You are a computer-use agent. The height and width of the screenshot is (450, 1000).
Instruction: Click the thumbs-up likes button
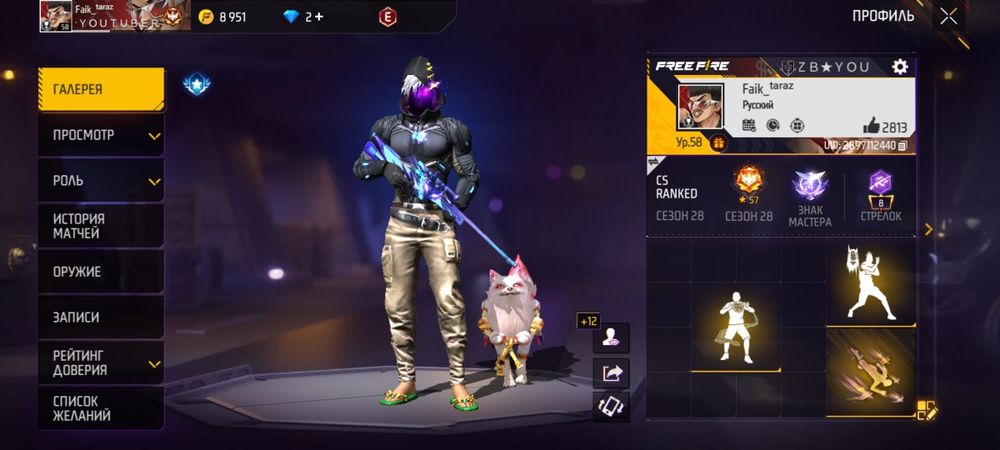coord(872,126)
